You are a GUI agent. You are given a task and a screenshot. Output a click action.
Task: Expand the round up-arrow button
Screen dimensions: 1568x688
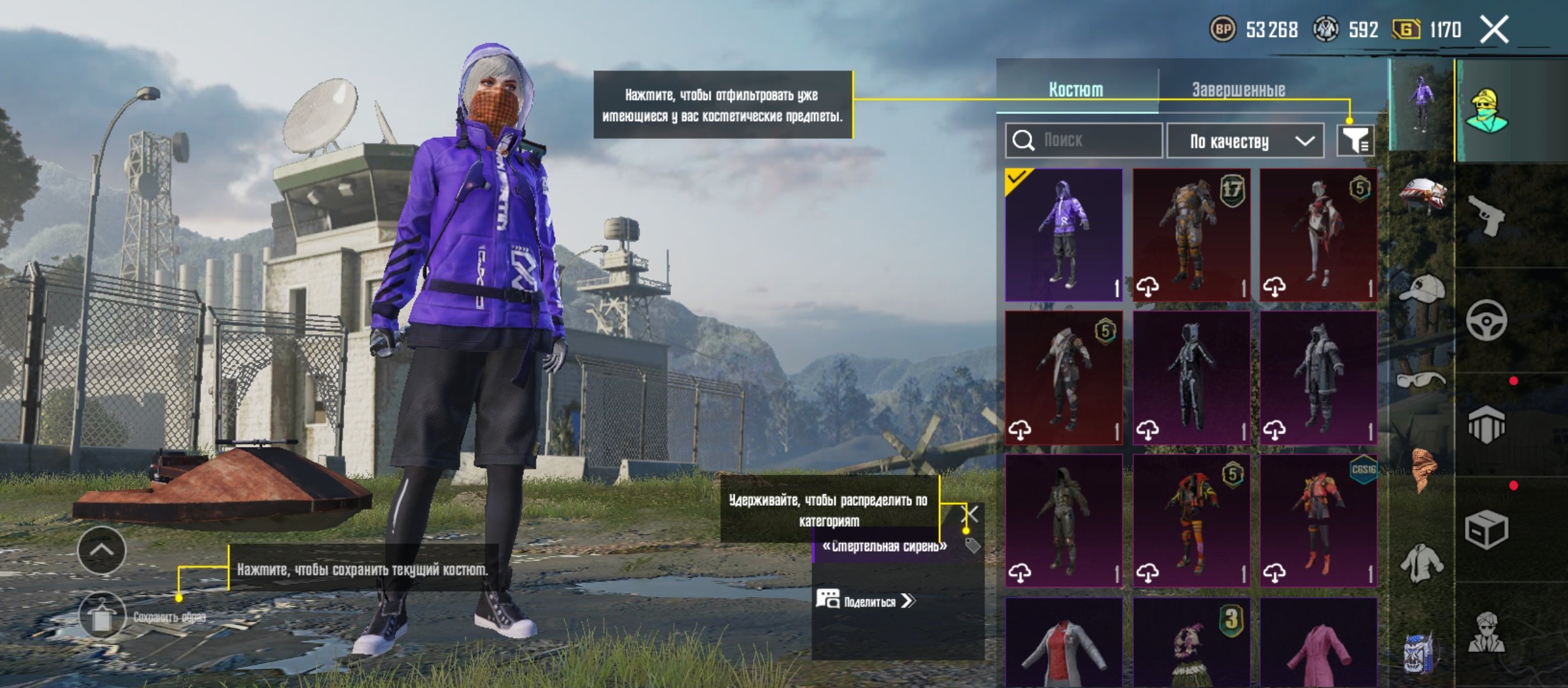pos(102,550)
